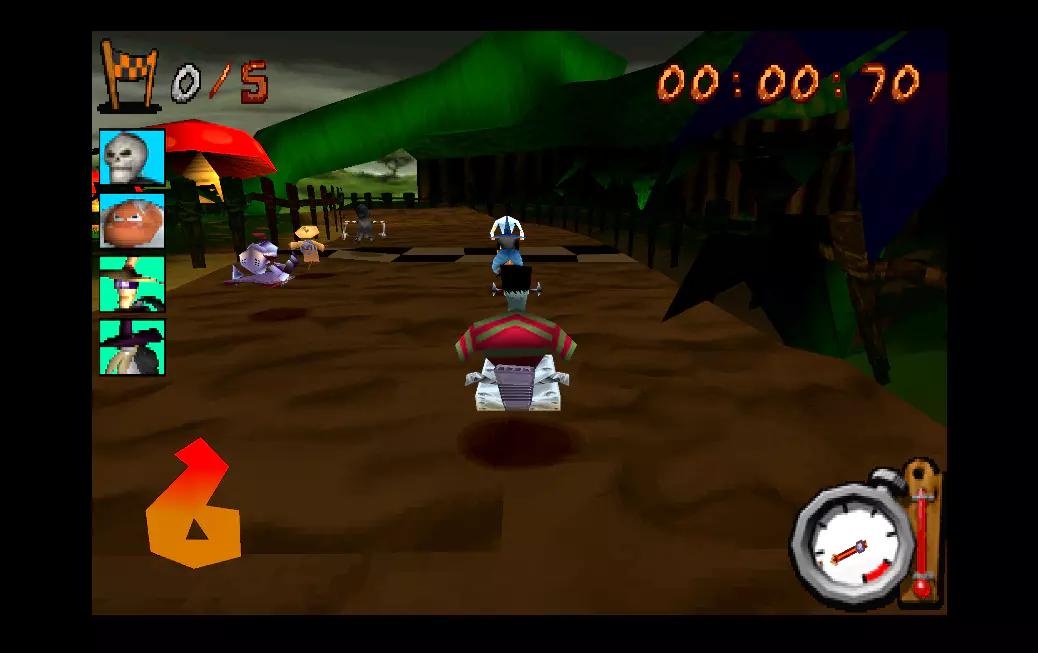Click the stopwatch speedometer gauge
This screenshot has width=1038, height=653.
tap(849, 546)
